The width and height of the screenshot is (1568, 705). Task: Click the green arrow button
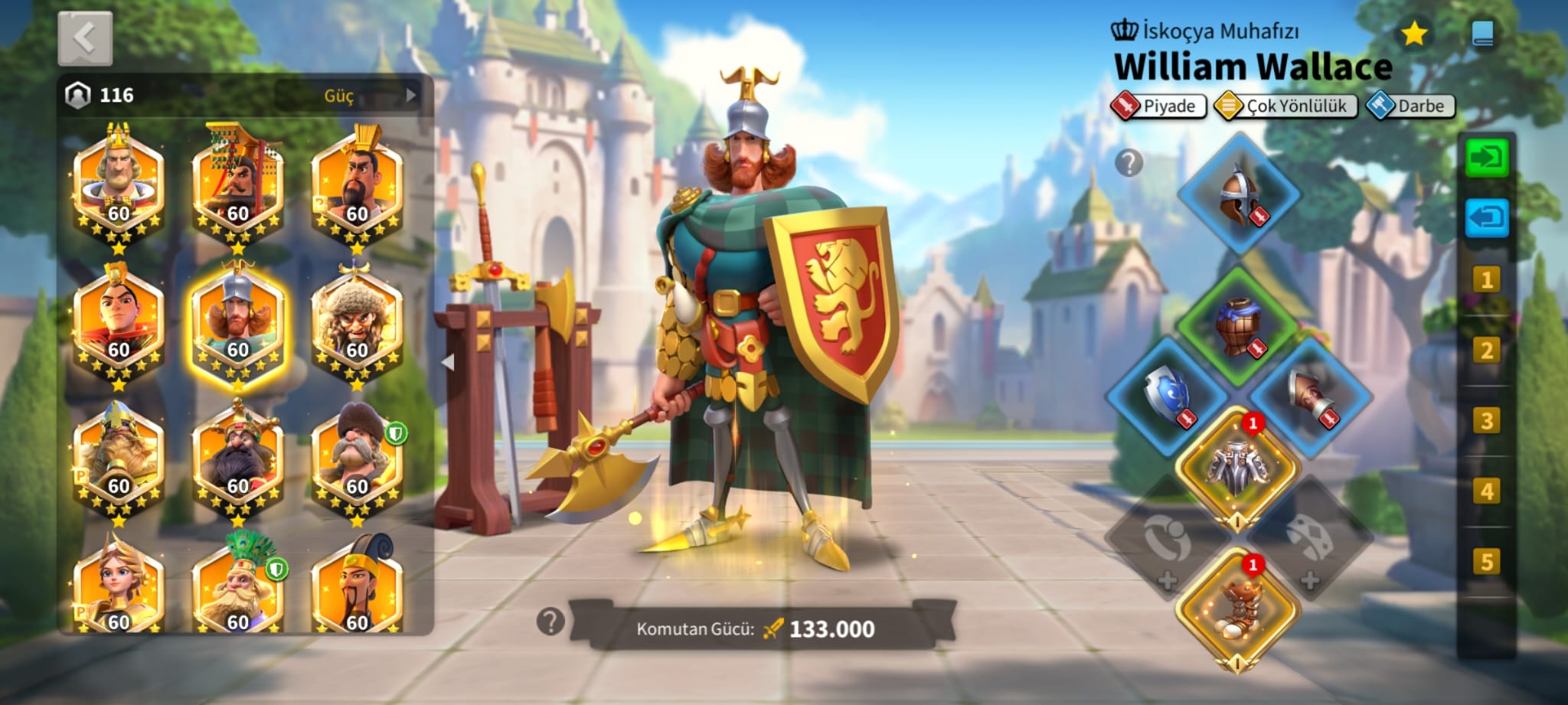[1487, 158]
